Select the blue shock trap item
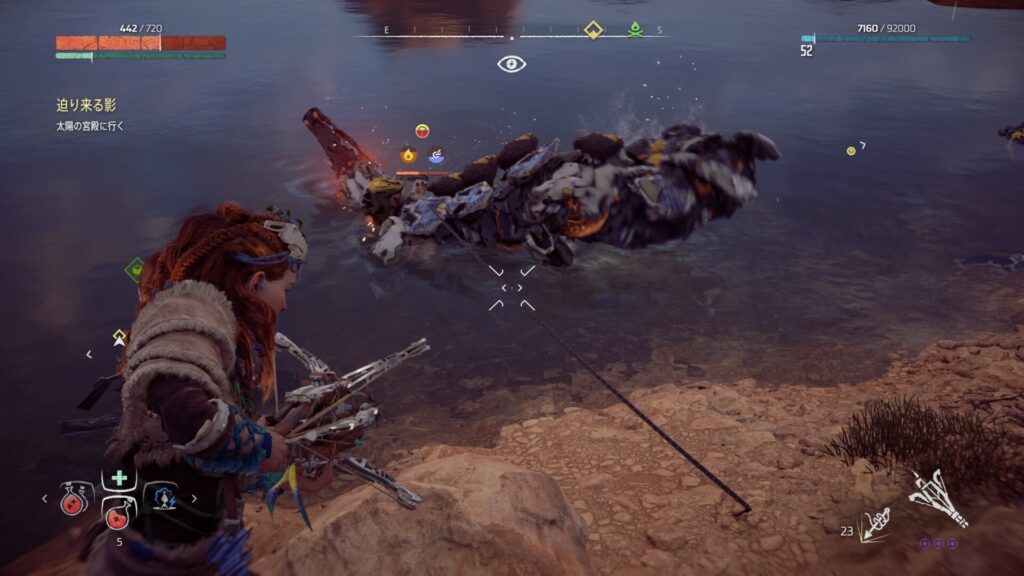Image resolution: width=1024 pixels, height=576 pixels. [161, 496]
